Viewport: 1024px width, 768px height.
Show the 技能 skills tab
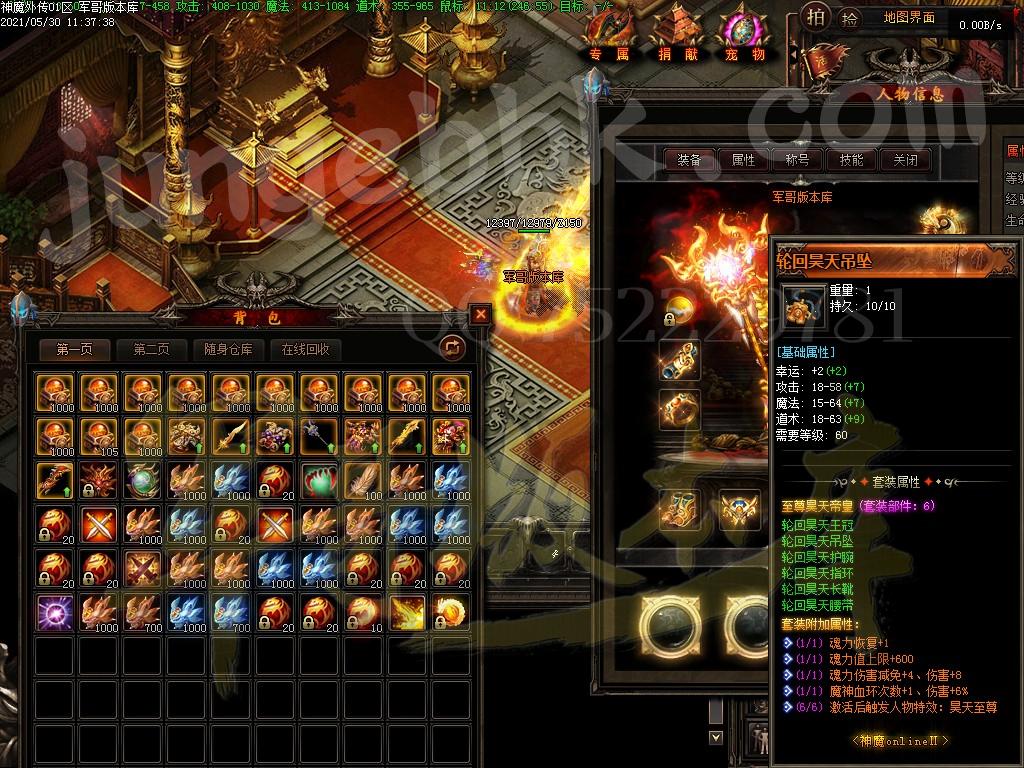[x=851, y=160]
